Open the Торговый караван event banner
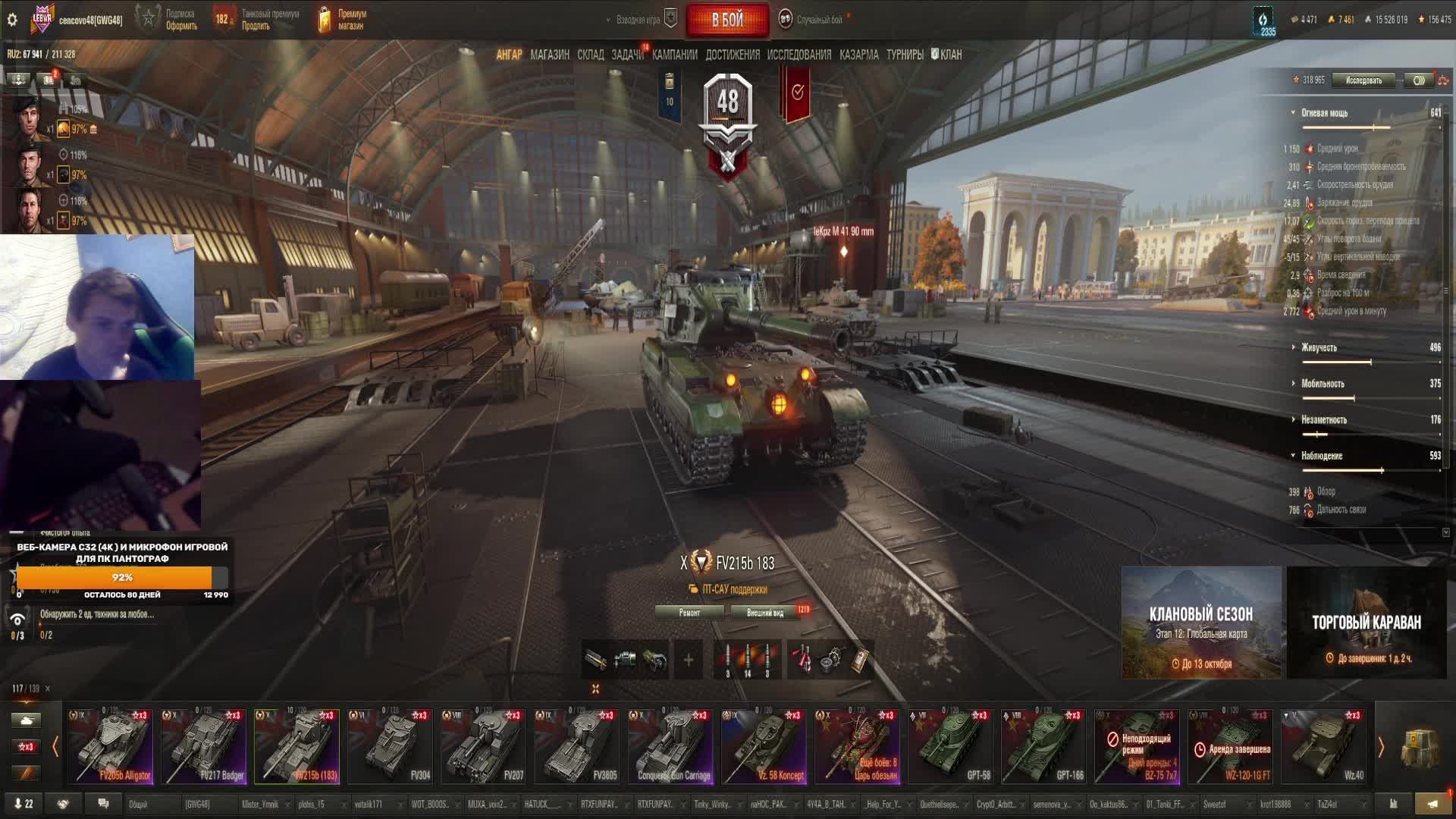 click(1367, 623)
